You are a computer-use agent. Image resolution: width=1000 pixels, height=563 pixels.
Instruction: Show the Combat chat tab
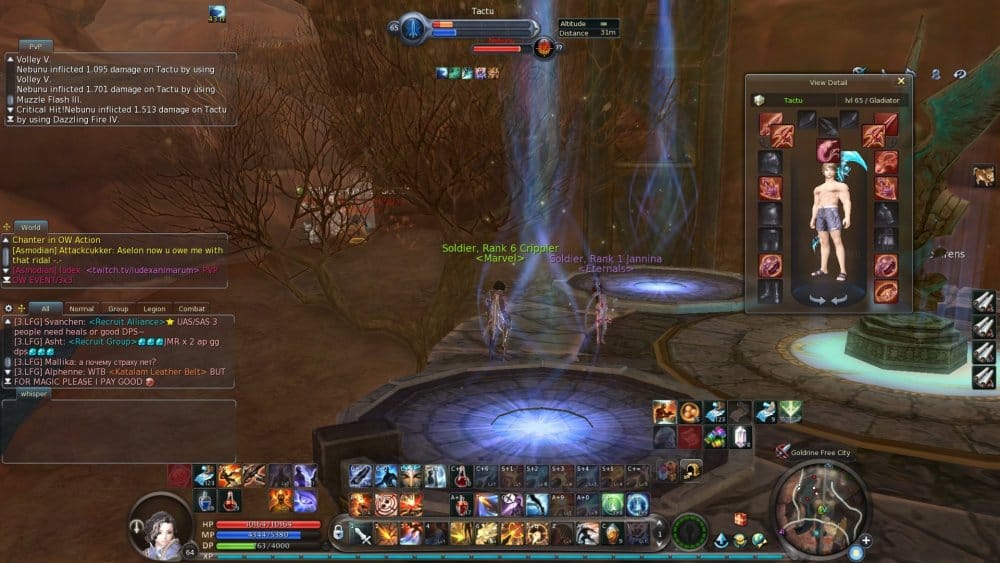click(x=191, y=309)
